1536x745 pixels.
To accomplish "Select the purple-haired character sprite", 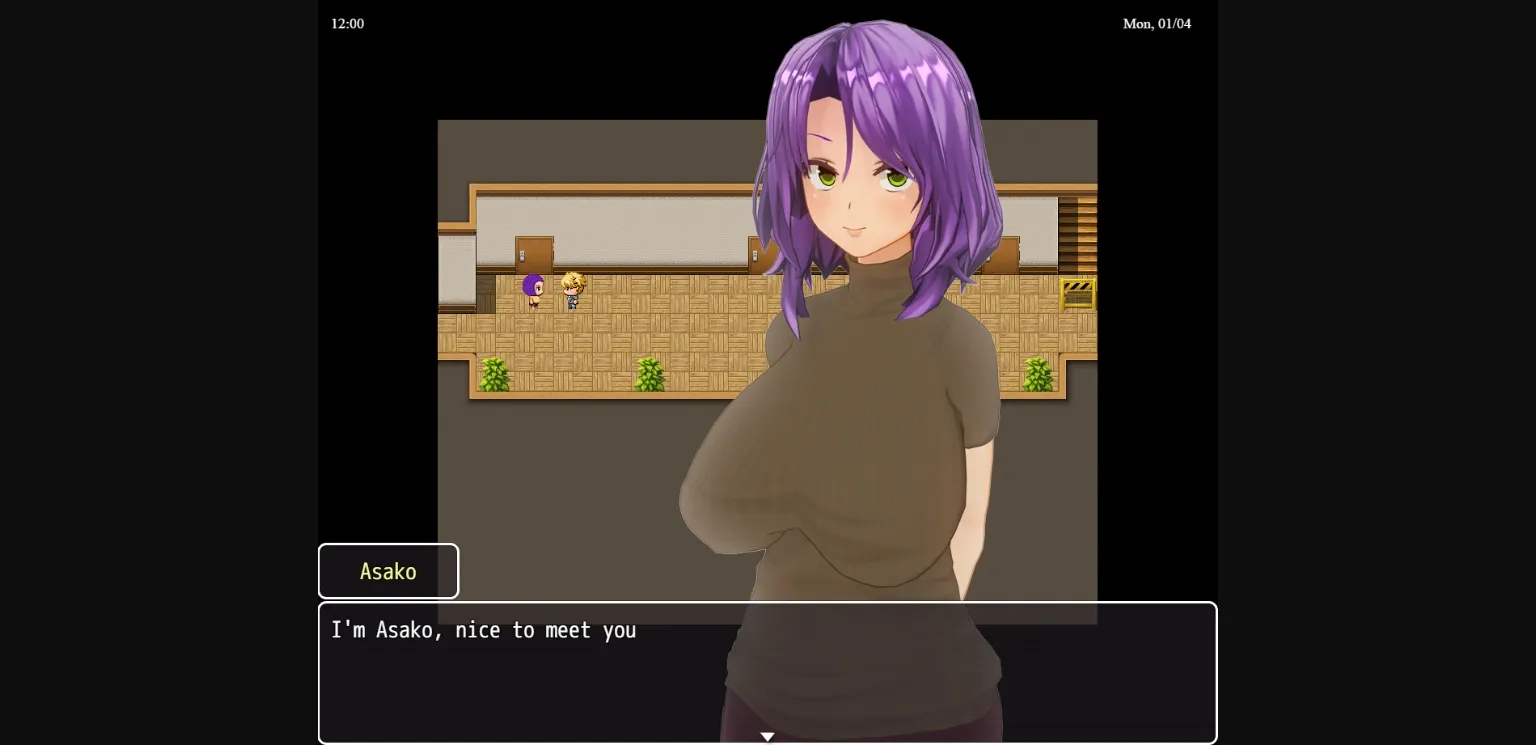I will [532, 290].
